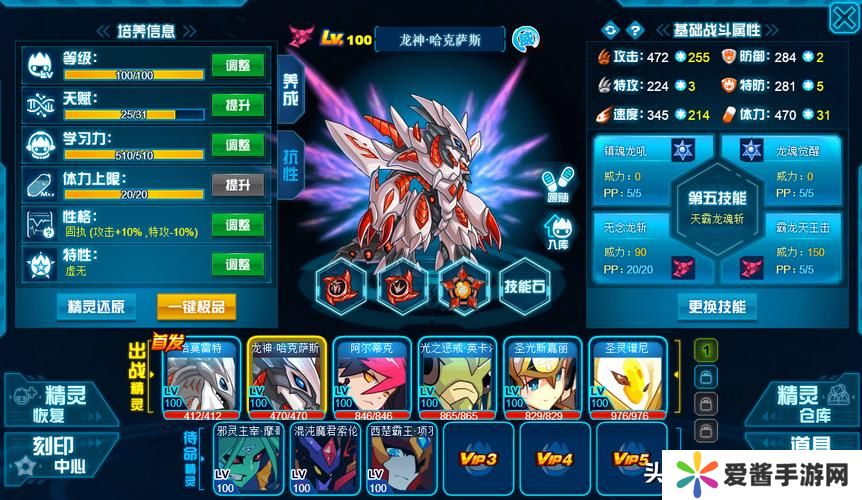The height and width of the screenshot is (500, 862).
Task: Toggle the 跟随 follow icon
Action: 558,184
